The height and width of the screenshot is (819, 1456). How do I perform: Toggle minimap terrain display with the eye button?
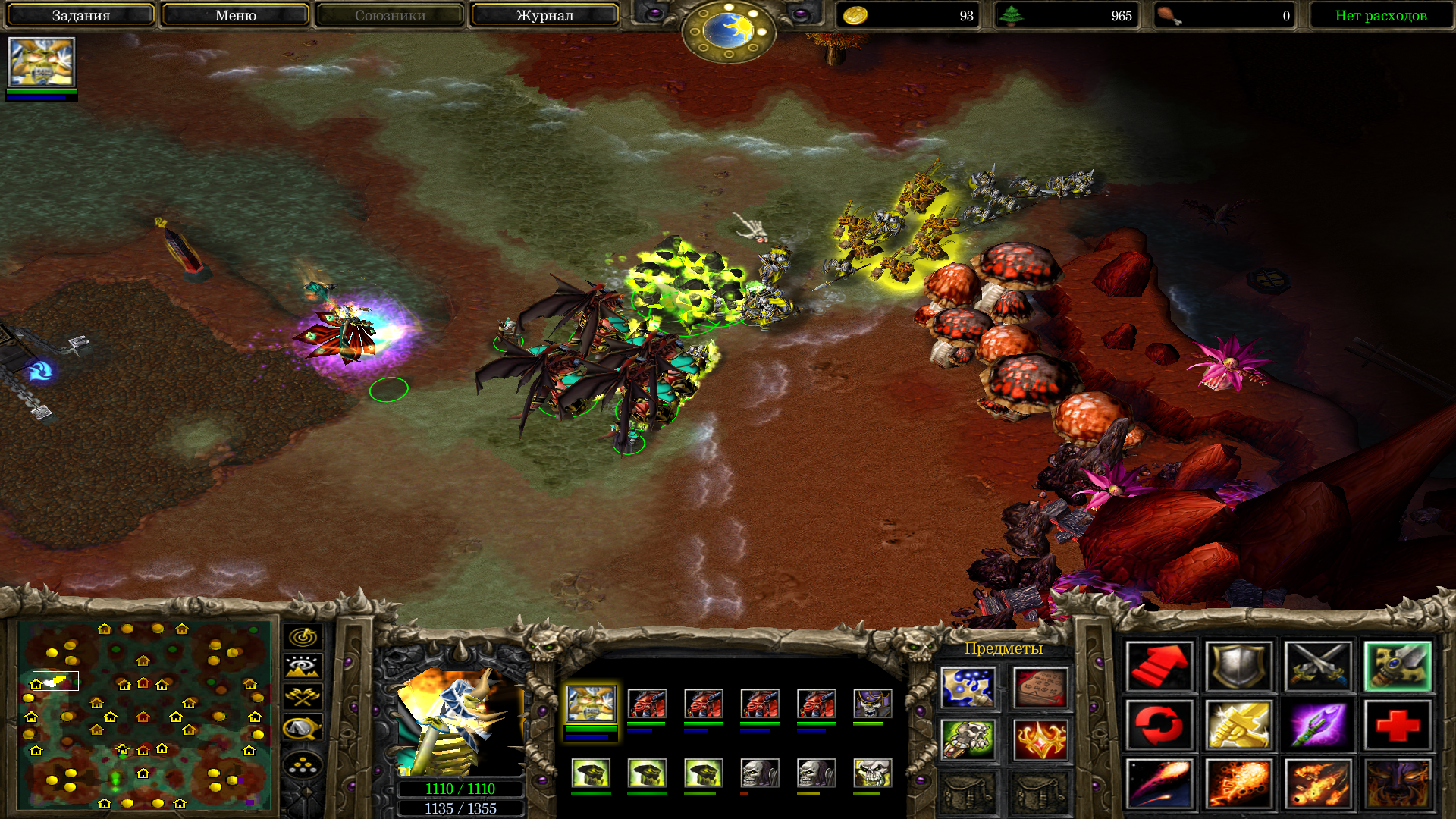click(303, 667)
